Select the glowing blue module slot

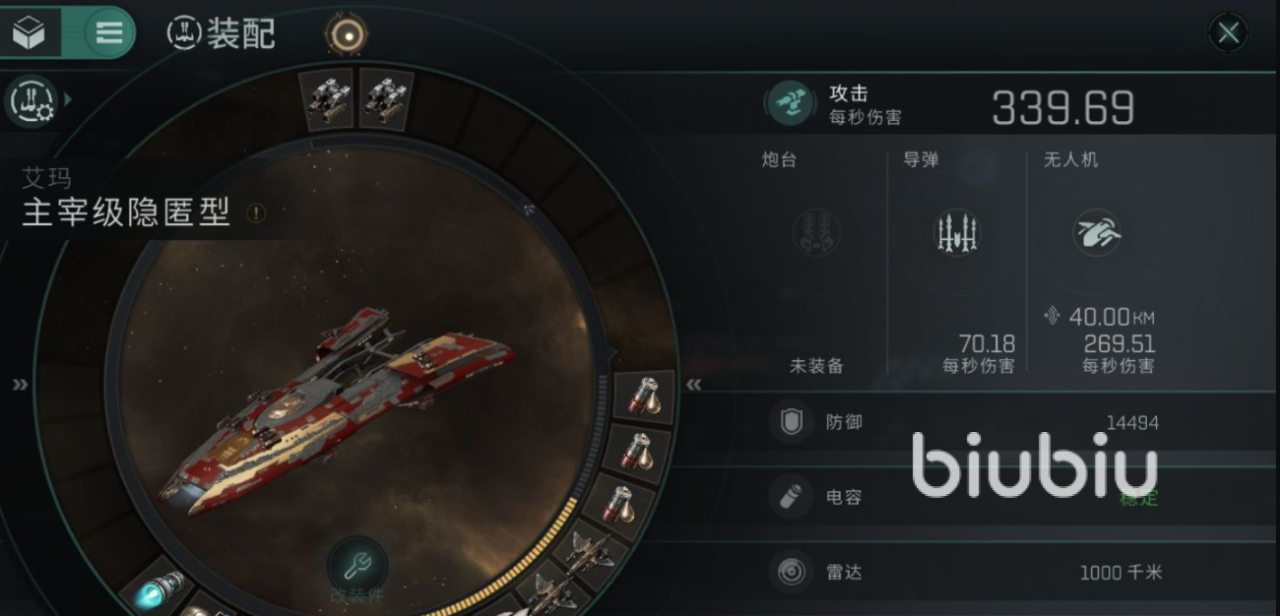pos(159,591)
